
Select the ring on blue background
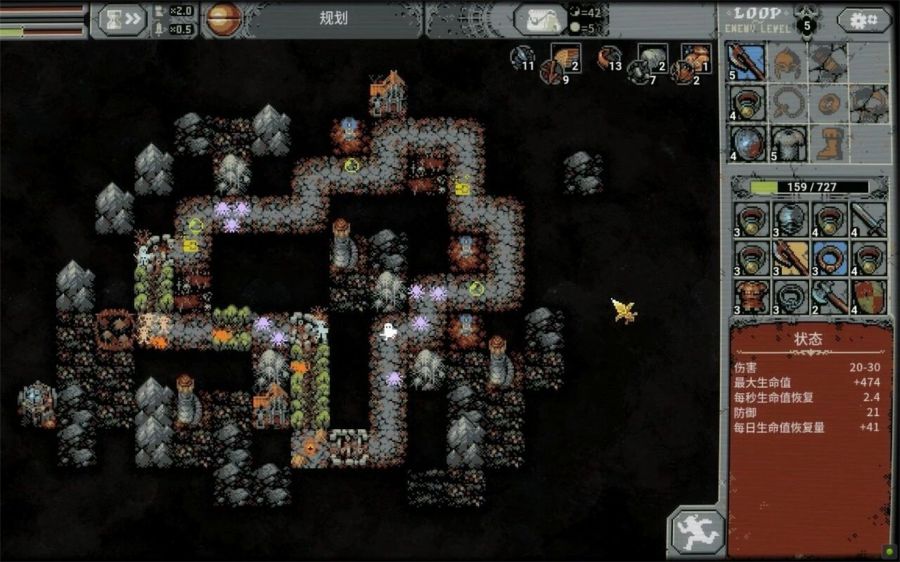pos(828,256)
